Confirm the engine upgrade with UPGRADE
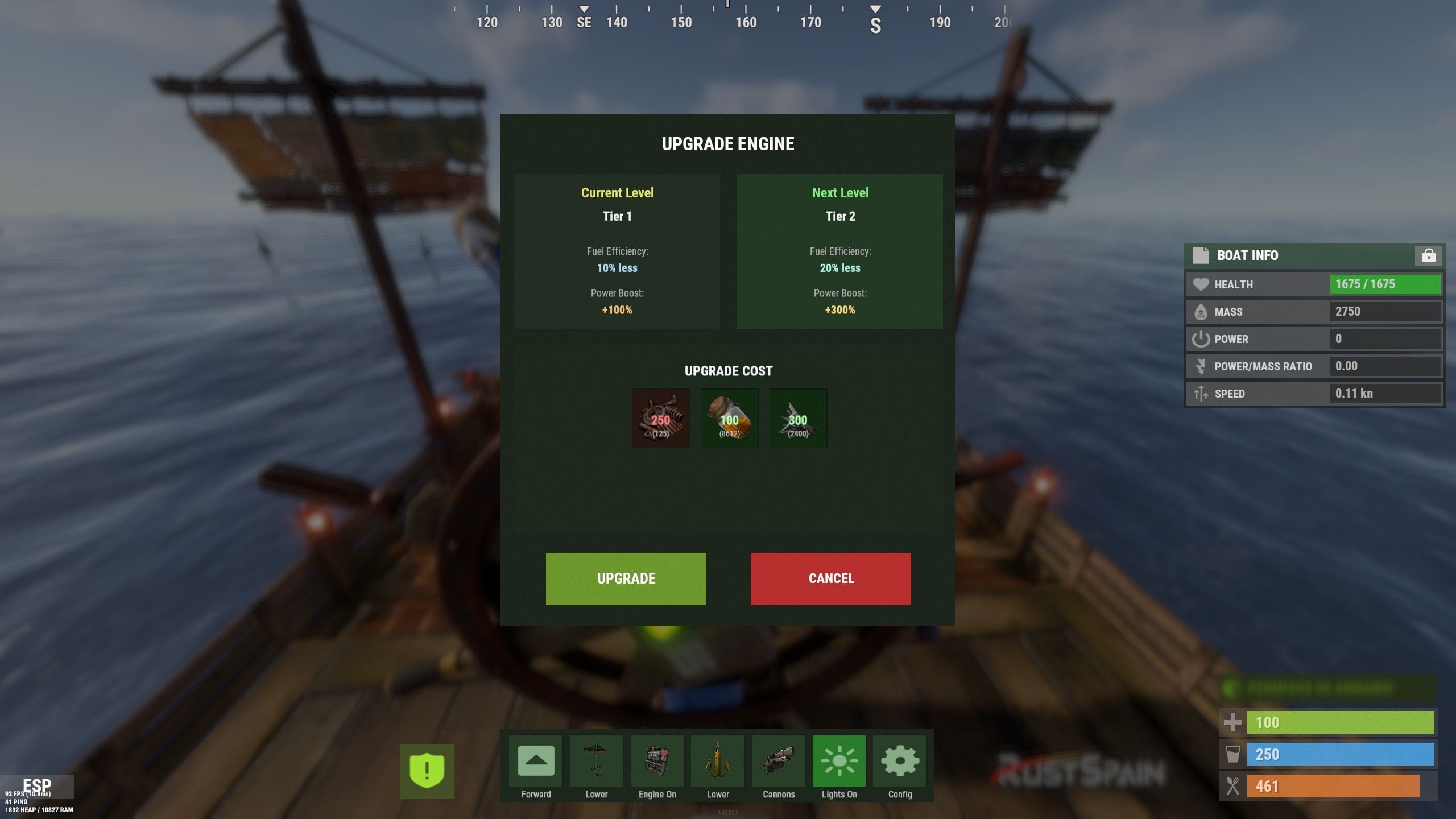 click(x=626, y=578)
